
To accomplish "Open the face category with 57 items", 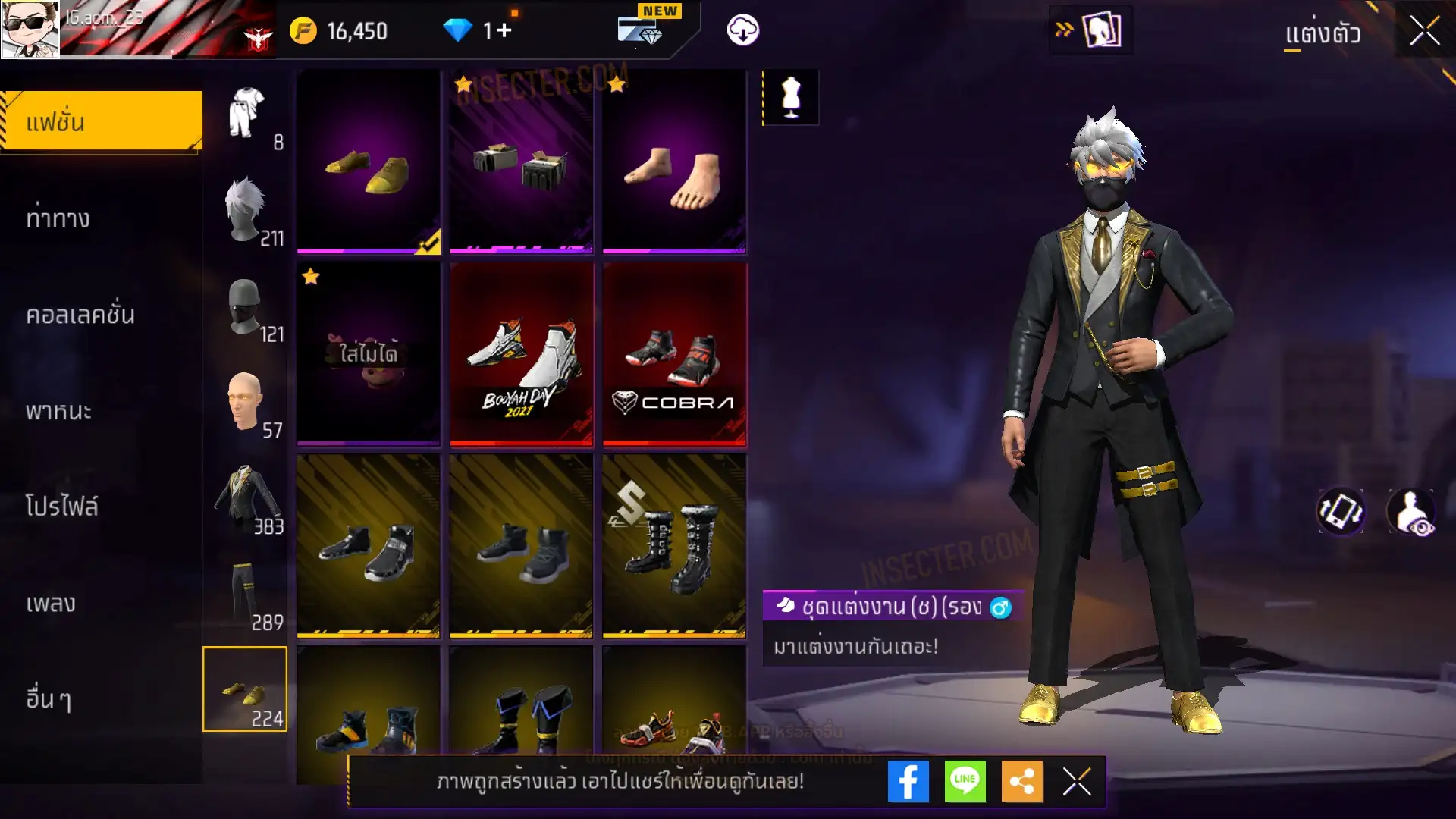I will coord(246,403).
